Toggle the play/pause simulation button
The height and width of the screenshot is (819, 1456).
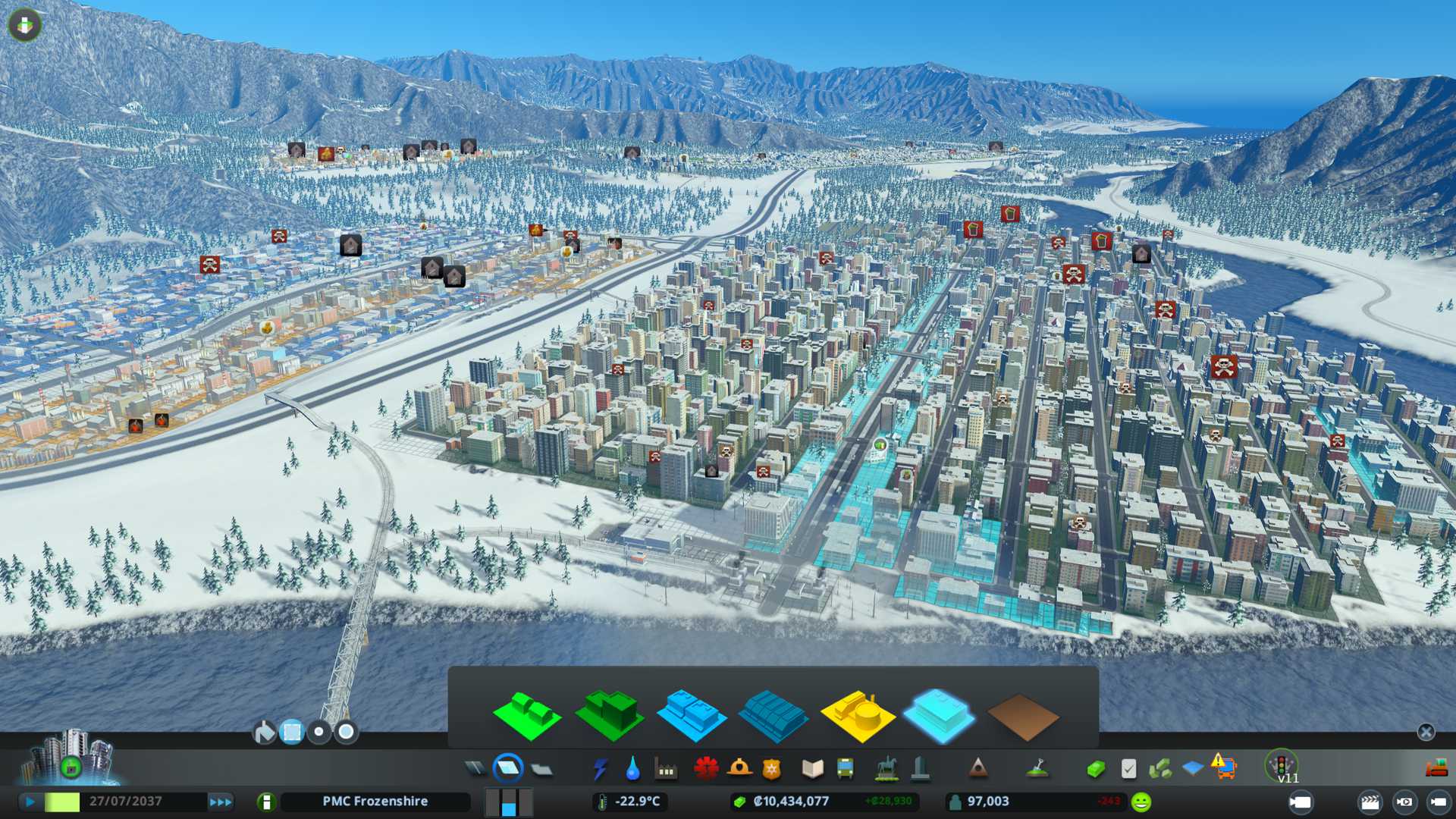[30, 802]
